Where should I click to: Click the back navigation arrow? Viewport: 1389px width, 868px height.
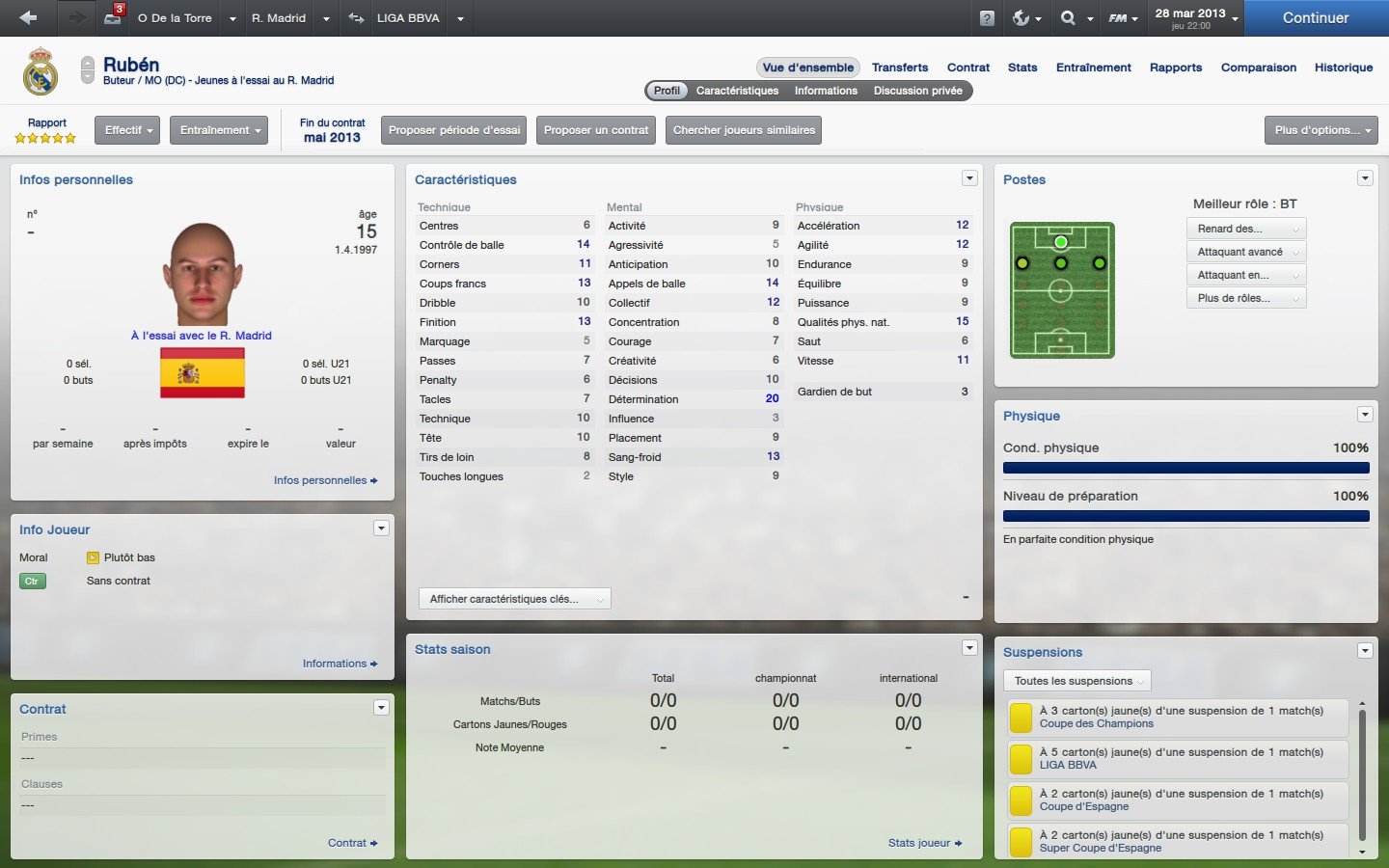[x=27, y=17]
